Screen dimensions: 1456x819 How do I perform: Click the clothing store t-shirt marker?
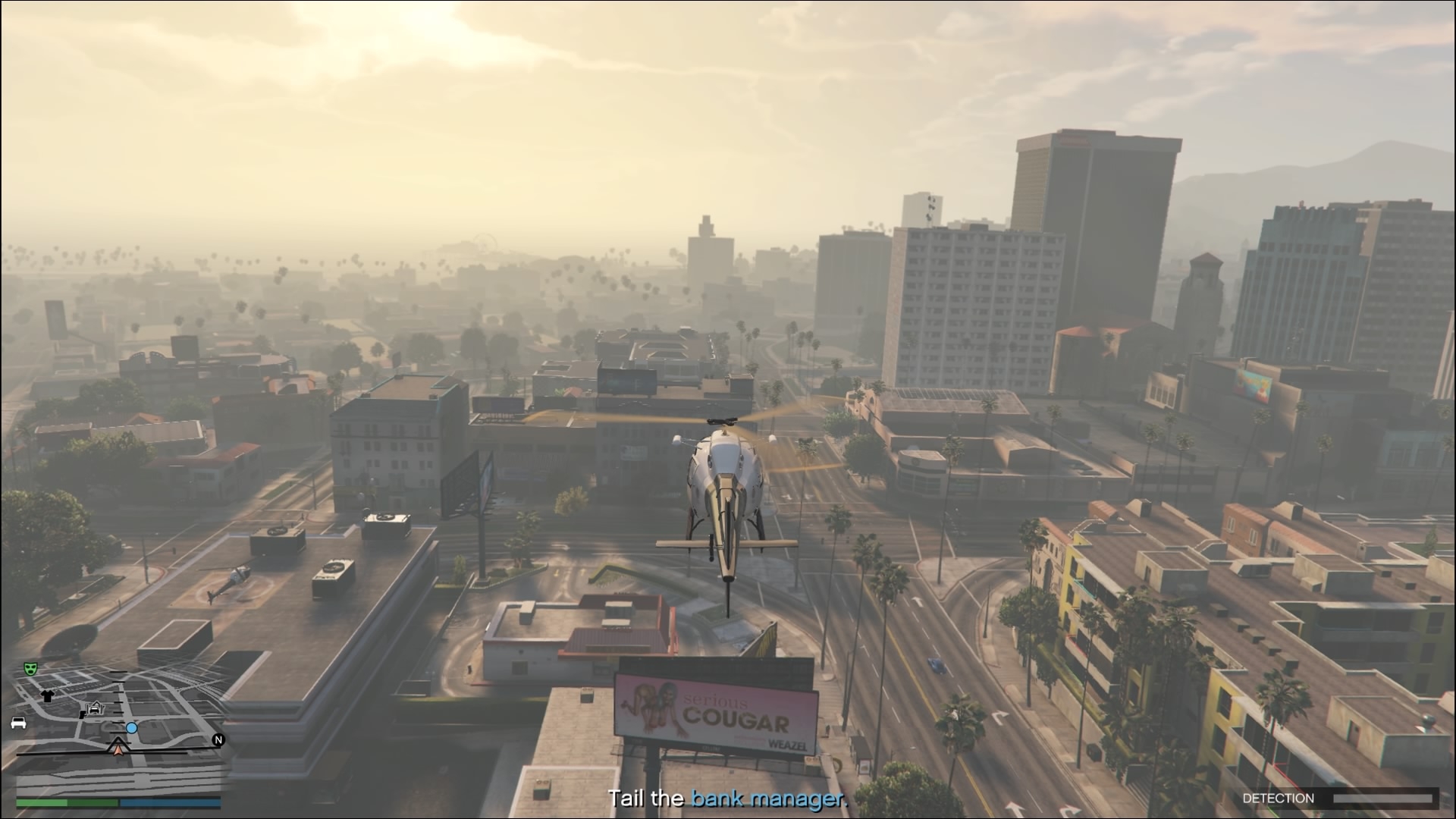(x=47, y=695)
